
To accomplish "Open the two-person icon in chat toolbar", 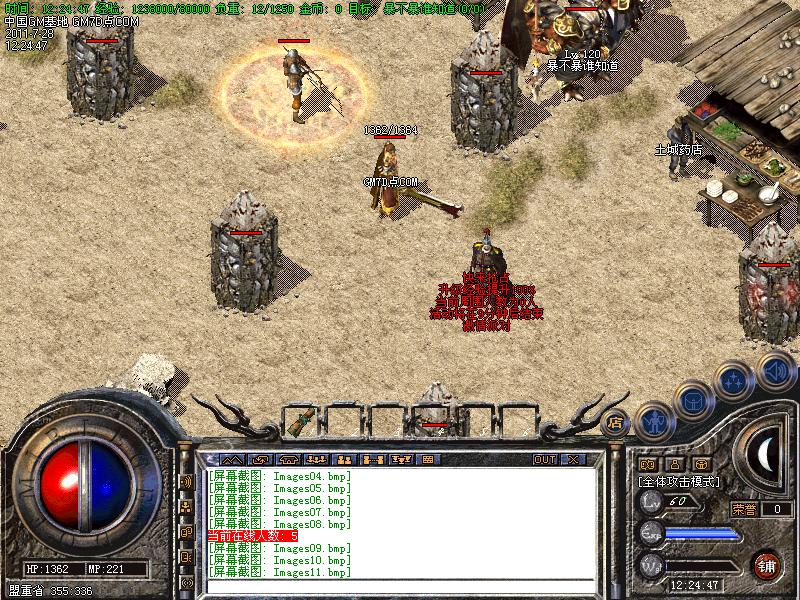I will 345,459.
